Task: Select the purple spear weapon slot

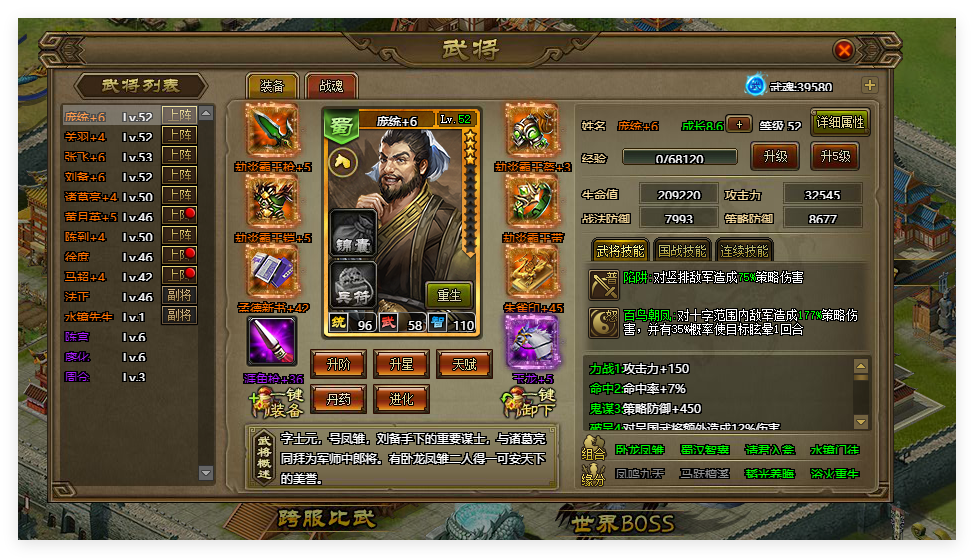Action: pos(272,341)
